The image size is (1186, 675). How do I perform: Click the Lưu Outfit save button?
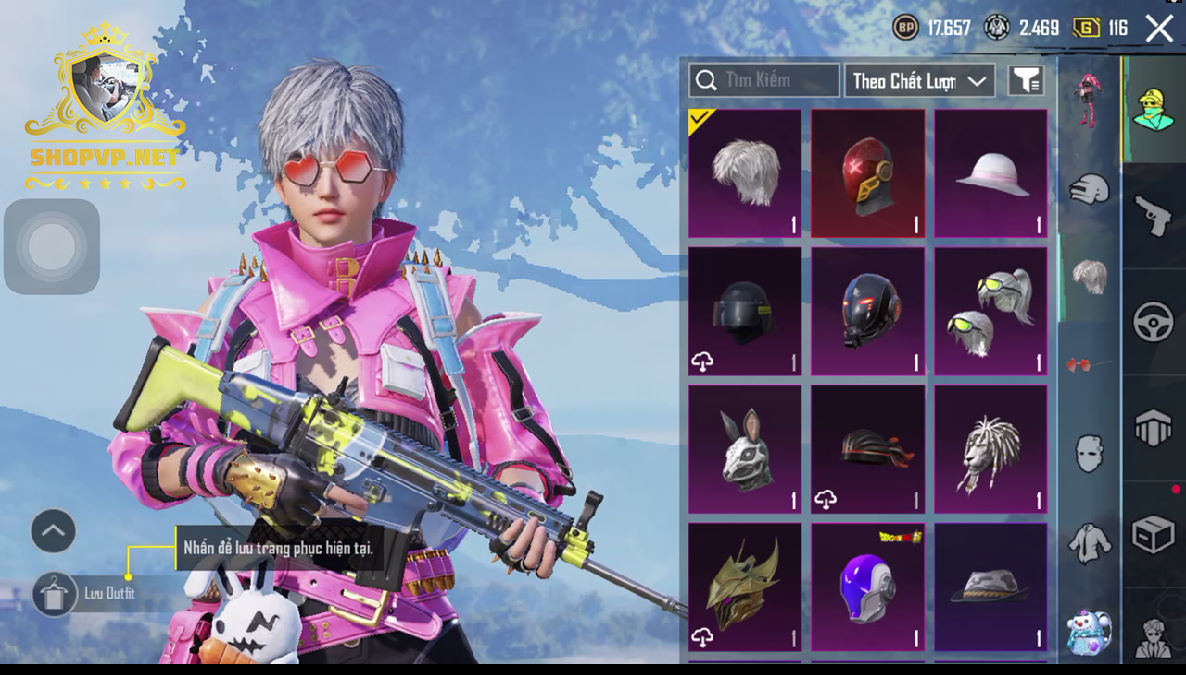pyautogui.click(x=55, y=594)
